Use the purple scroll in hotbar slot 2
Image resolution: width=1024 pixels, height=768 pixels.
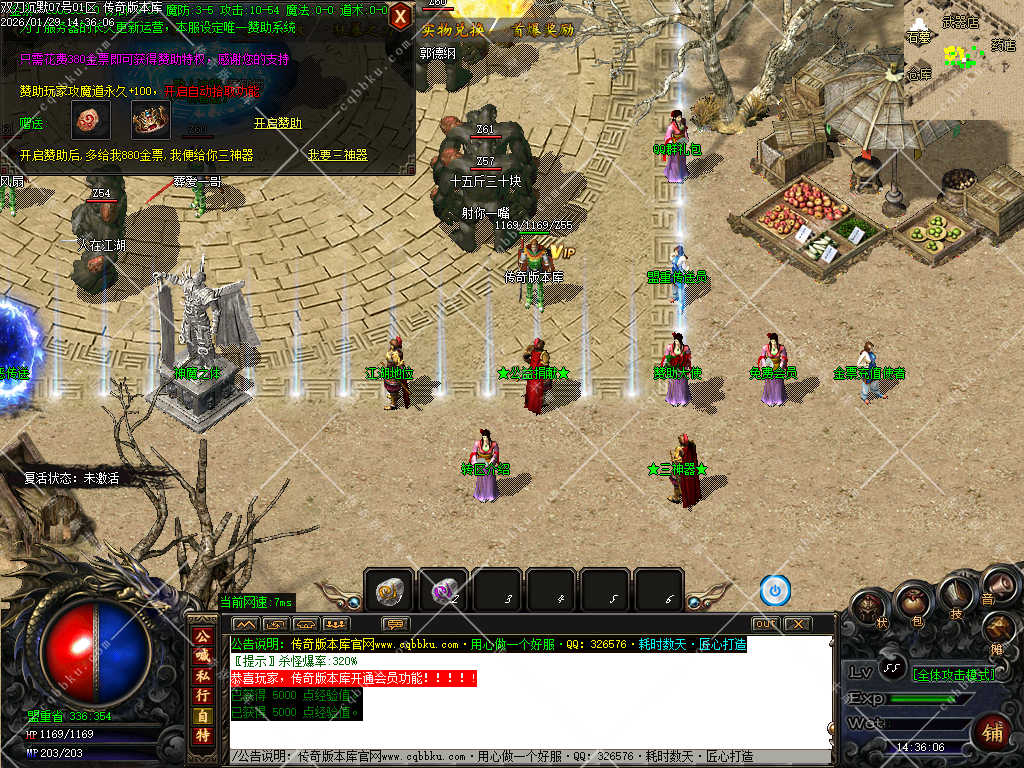click(442, 592)
